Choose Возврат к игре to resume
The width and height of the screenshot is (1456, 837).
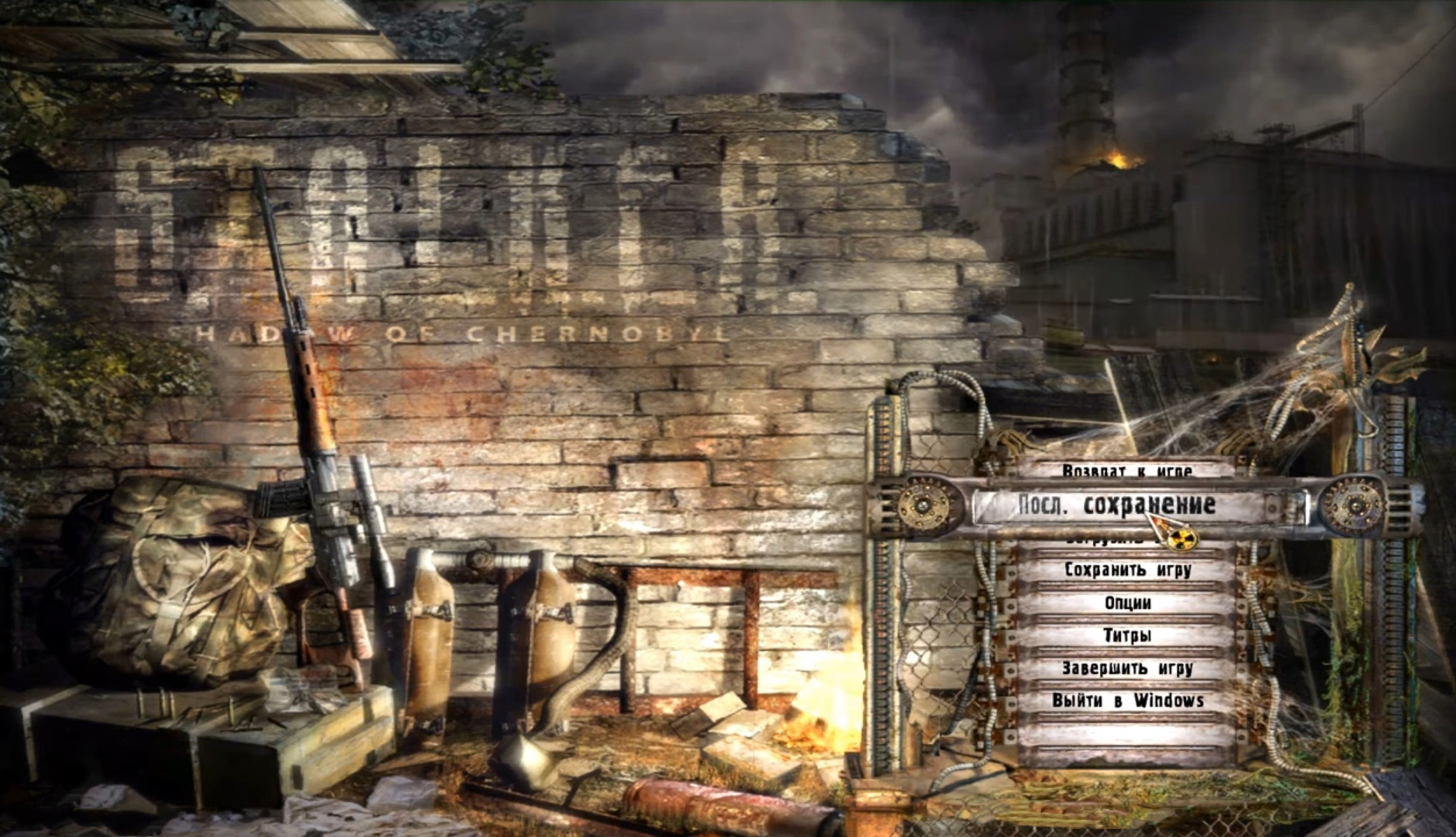coord(1127,470)
